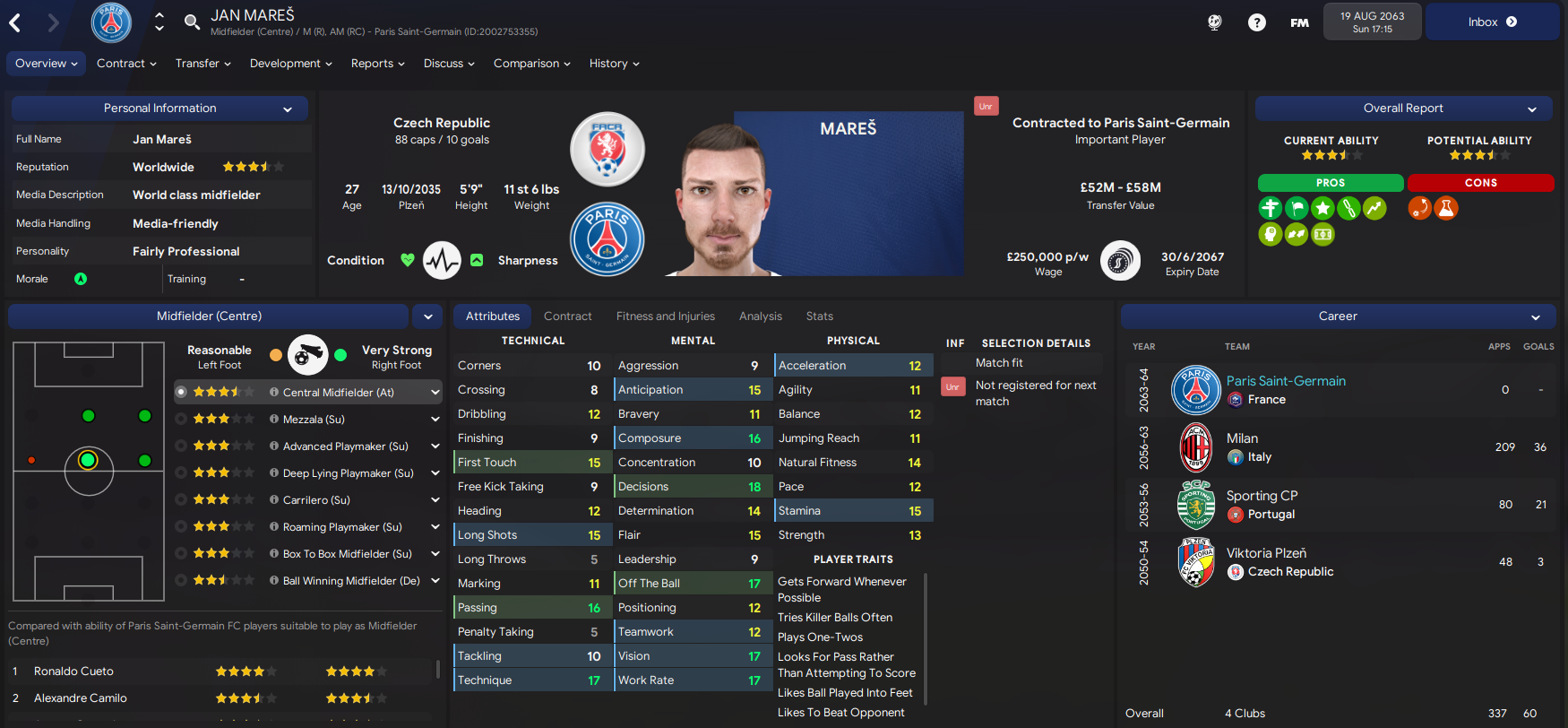Open the Personal Information section dropdown
The image size is (1568, 728).
(287, 108)
